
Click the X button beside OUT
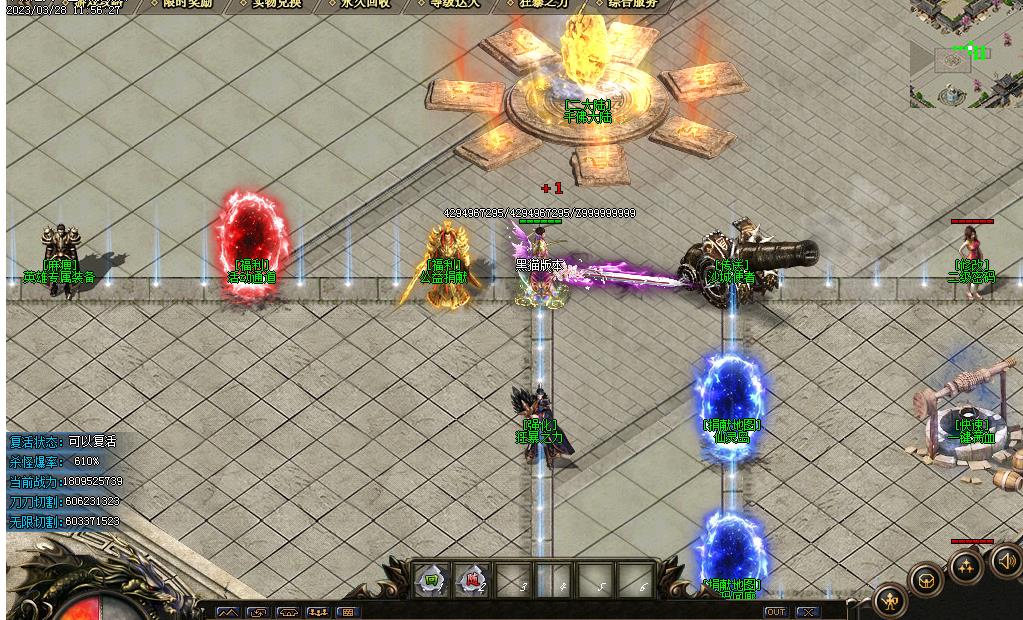tap(806, 612)
